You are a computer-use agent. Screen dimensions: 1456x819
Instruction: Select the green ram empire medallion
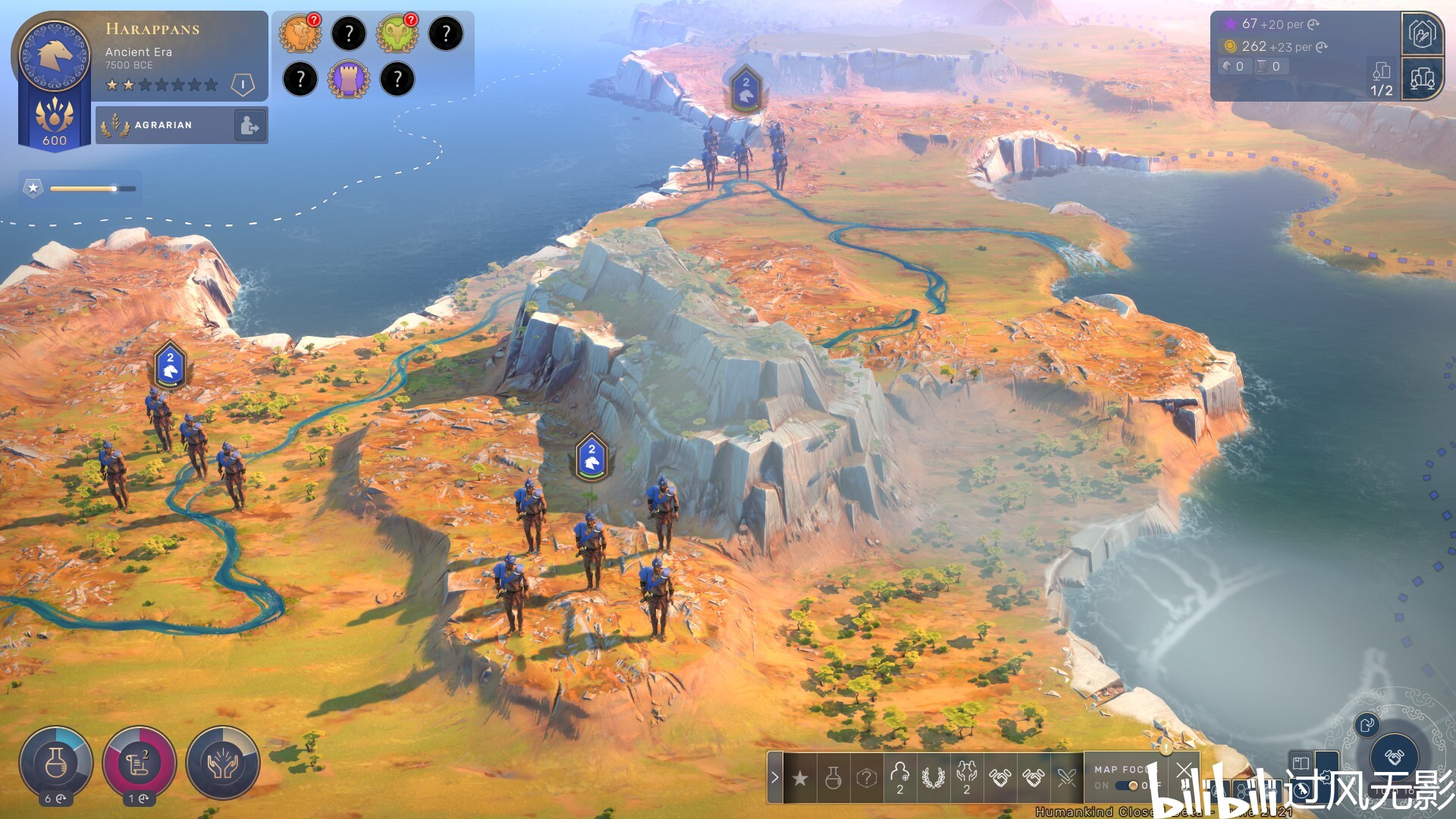[x=397, y=34]
